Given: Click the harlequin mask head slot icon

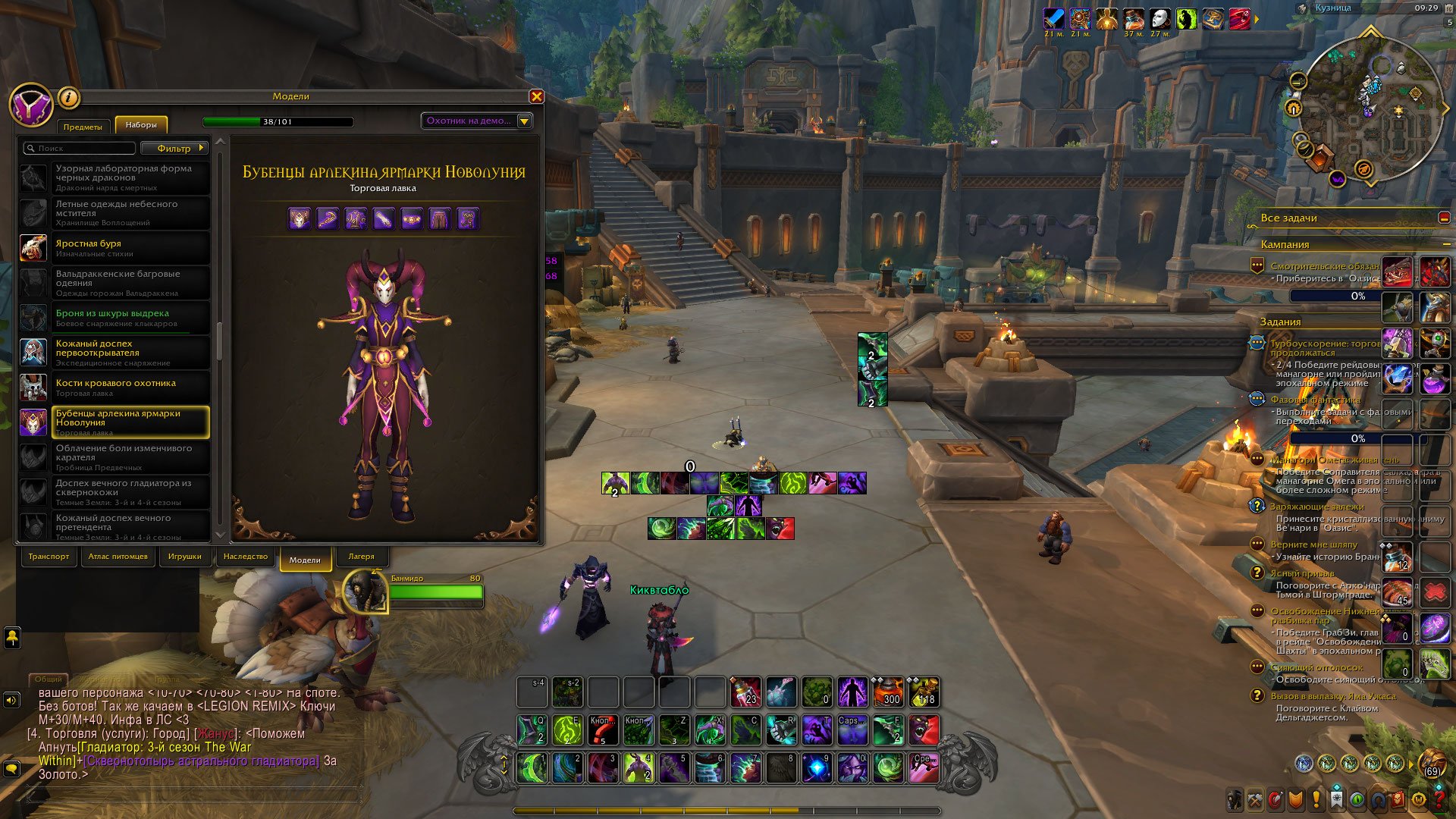Looking at the screenshot, I should [300, 219].
